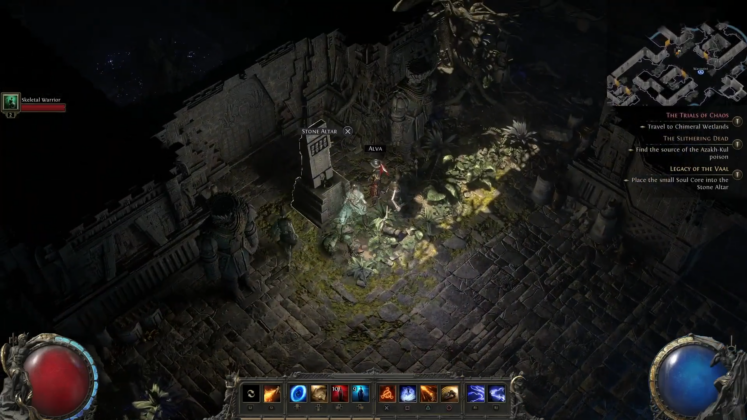Use the rightmost lightning skill slot
747x420 pixels.
(498, 393)
